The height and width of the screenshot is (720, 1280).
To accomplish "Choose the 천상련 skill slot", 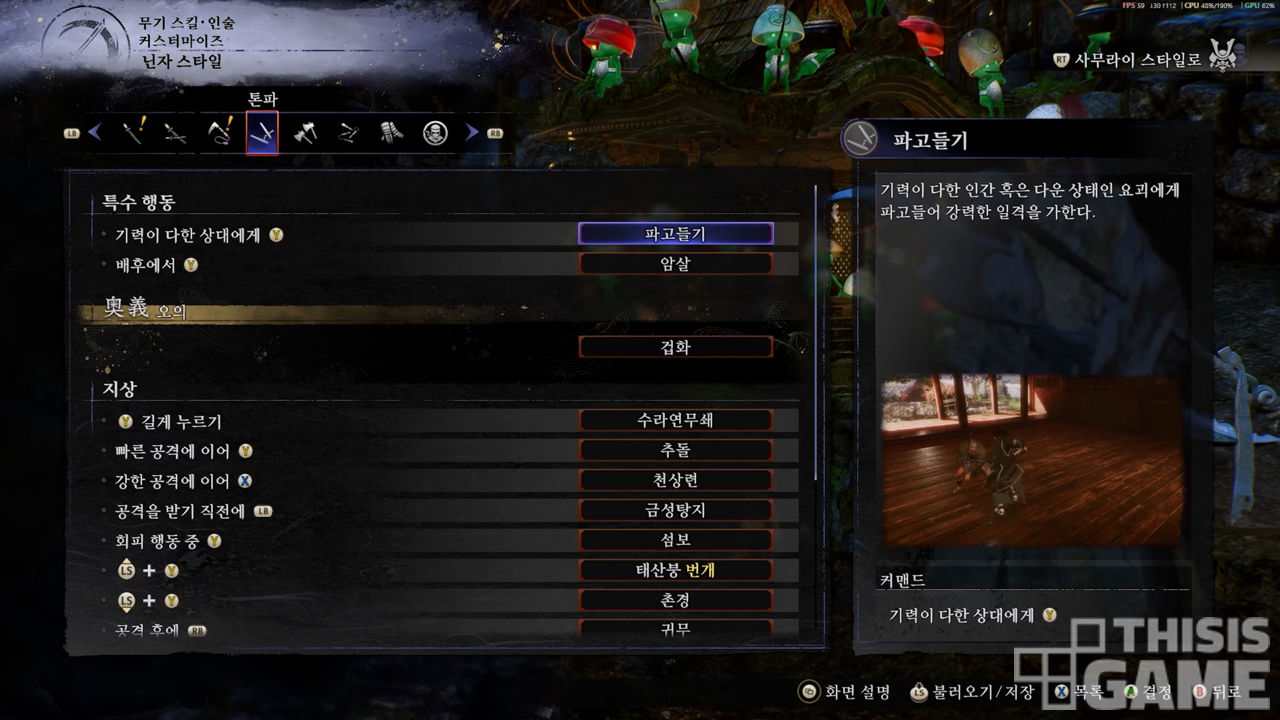I will pyautogui.click(x=676, y=480).
